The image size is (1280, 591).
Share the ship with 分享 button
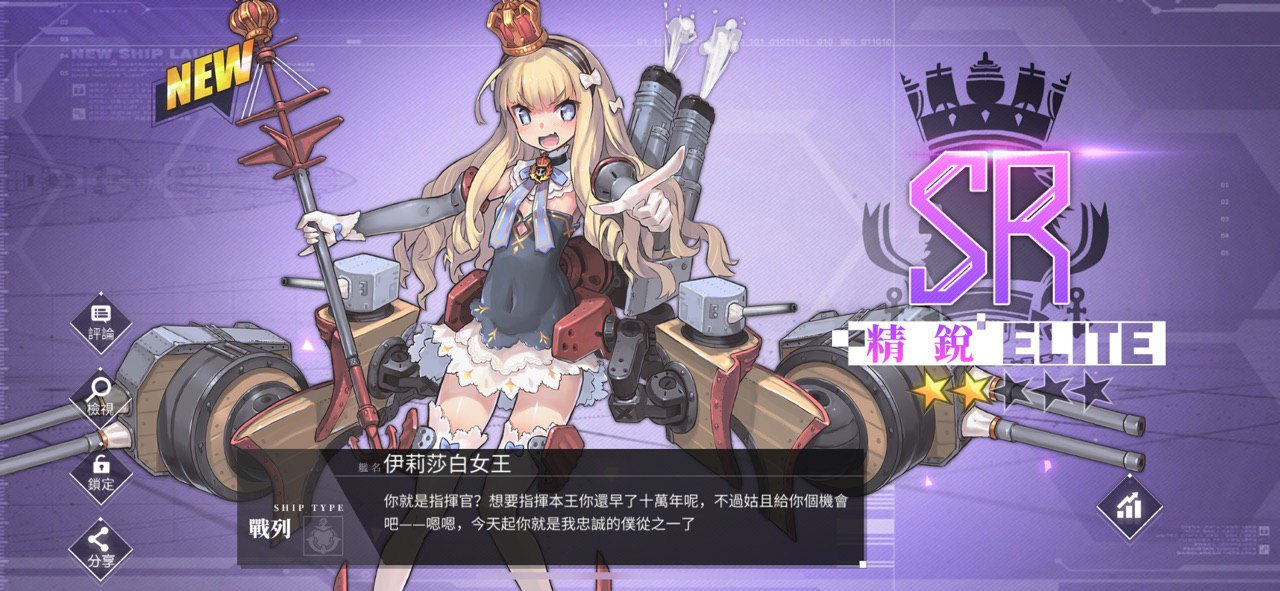tap(101, 547)
